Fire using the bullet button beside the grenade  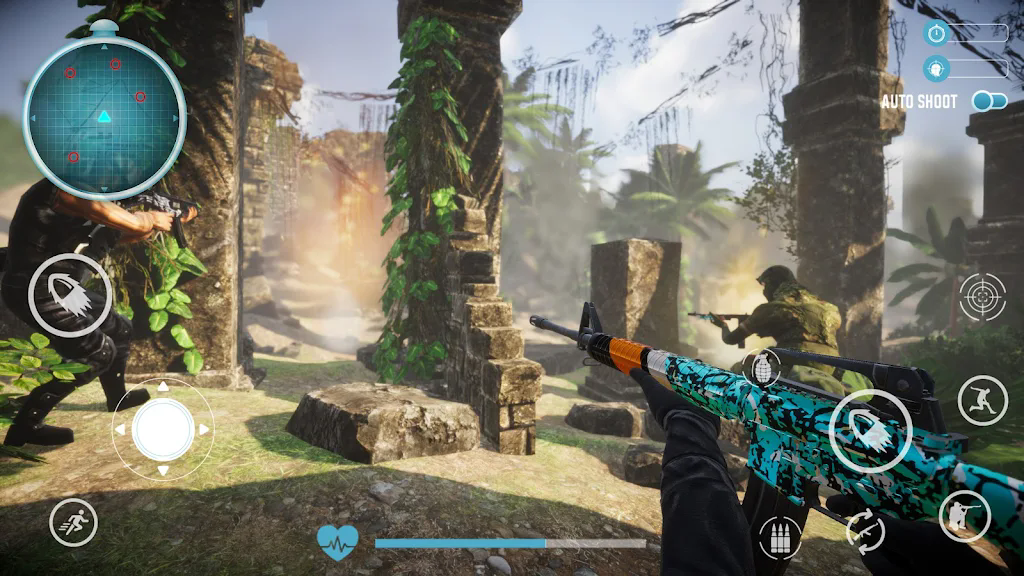click(x=870, y=430)
